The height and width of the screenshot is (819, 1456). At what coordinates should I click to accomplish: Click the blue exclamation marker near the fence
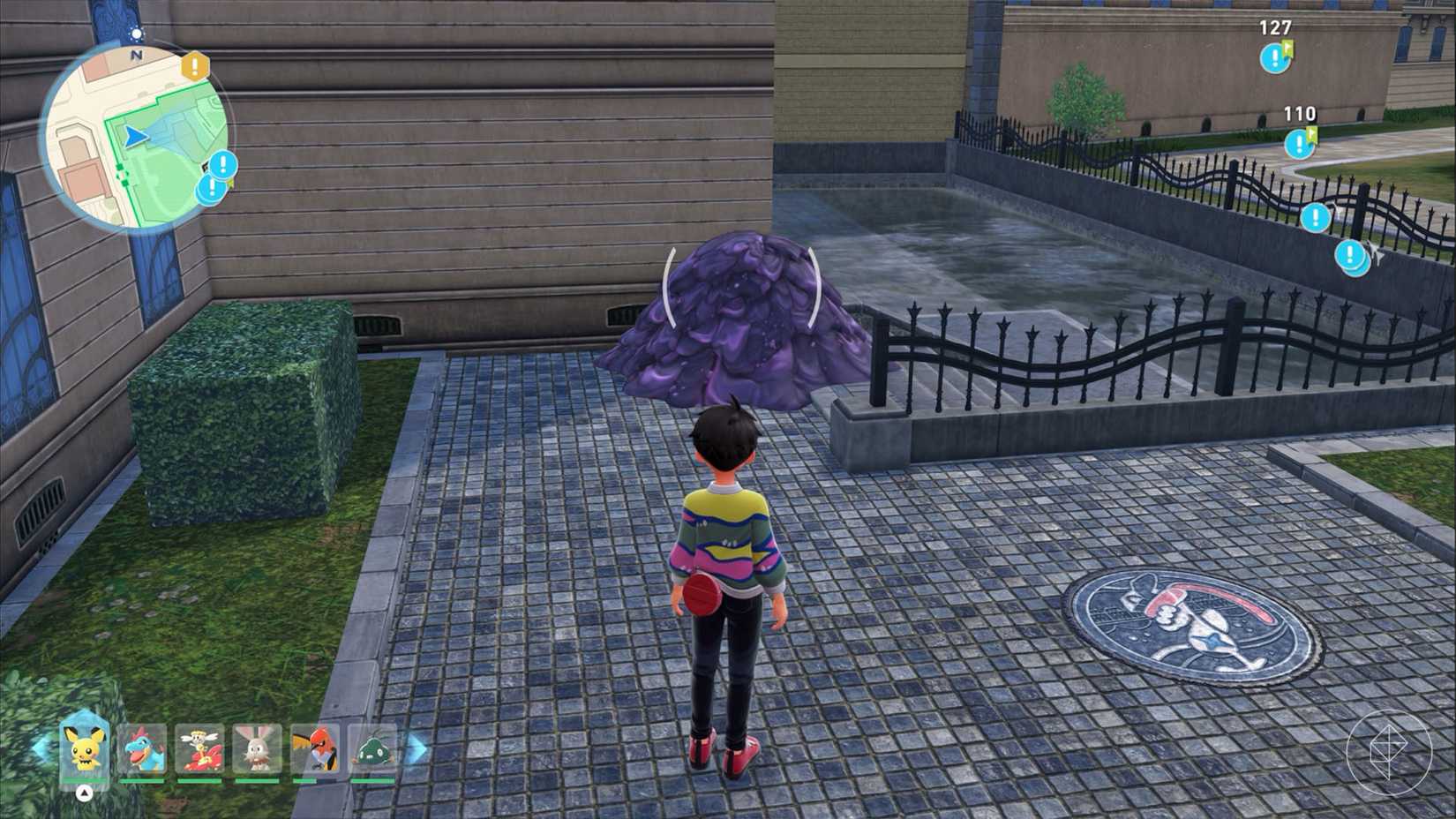tap(1316, 216)
